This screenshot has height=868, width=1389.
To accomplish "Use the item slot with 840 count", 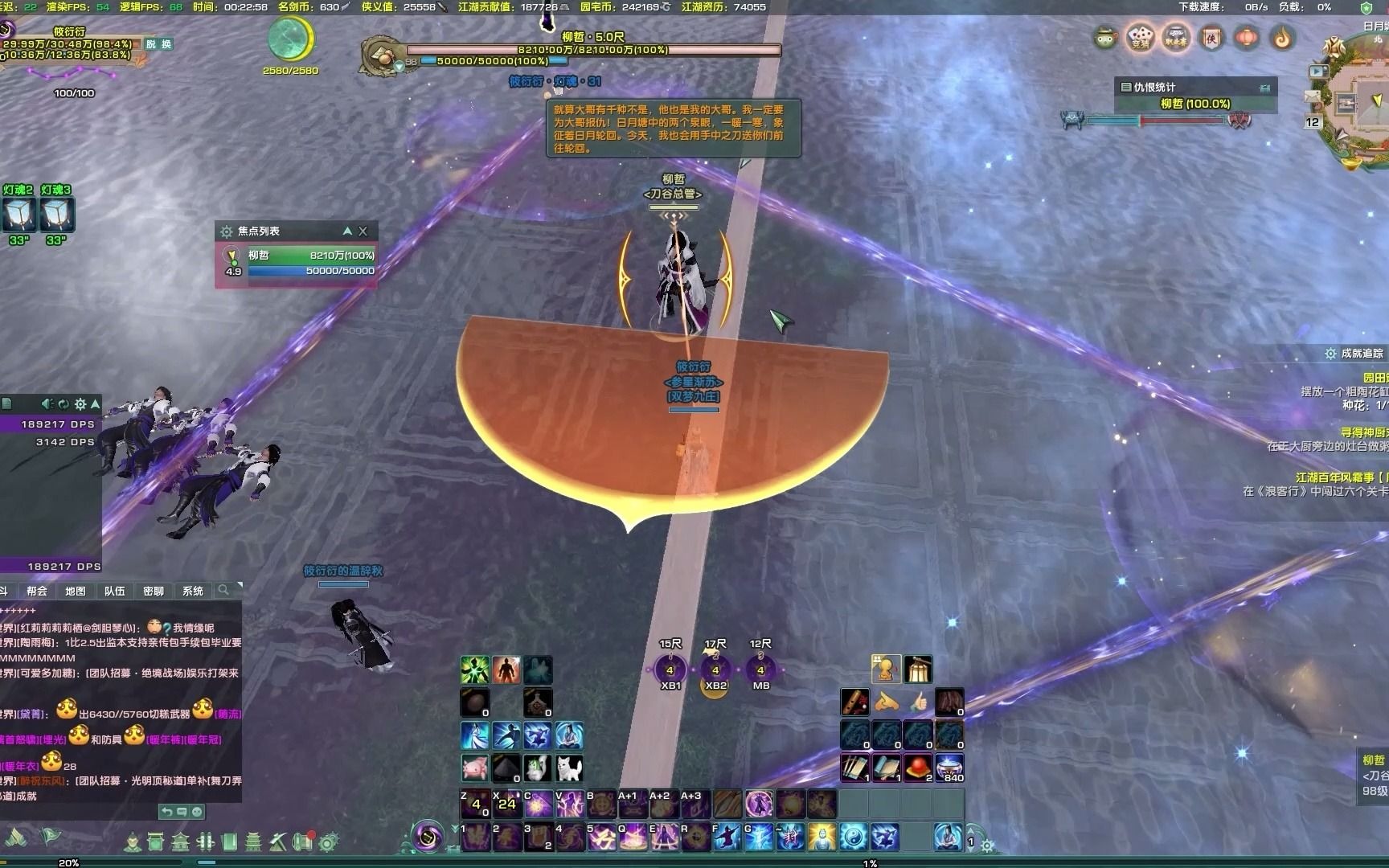I will click(949, 768).
